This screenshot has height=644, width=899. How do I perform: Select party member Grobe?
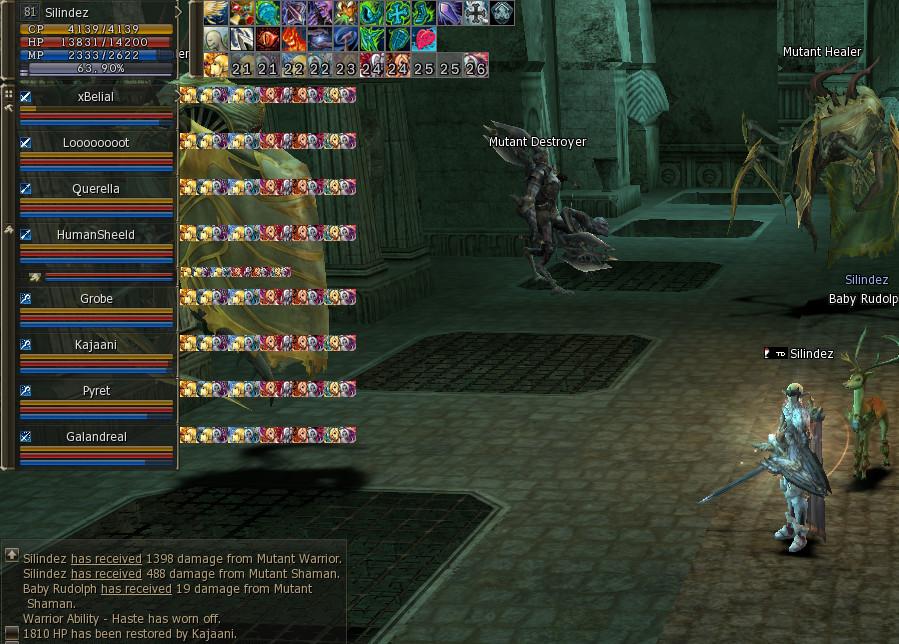point(96,299)
